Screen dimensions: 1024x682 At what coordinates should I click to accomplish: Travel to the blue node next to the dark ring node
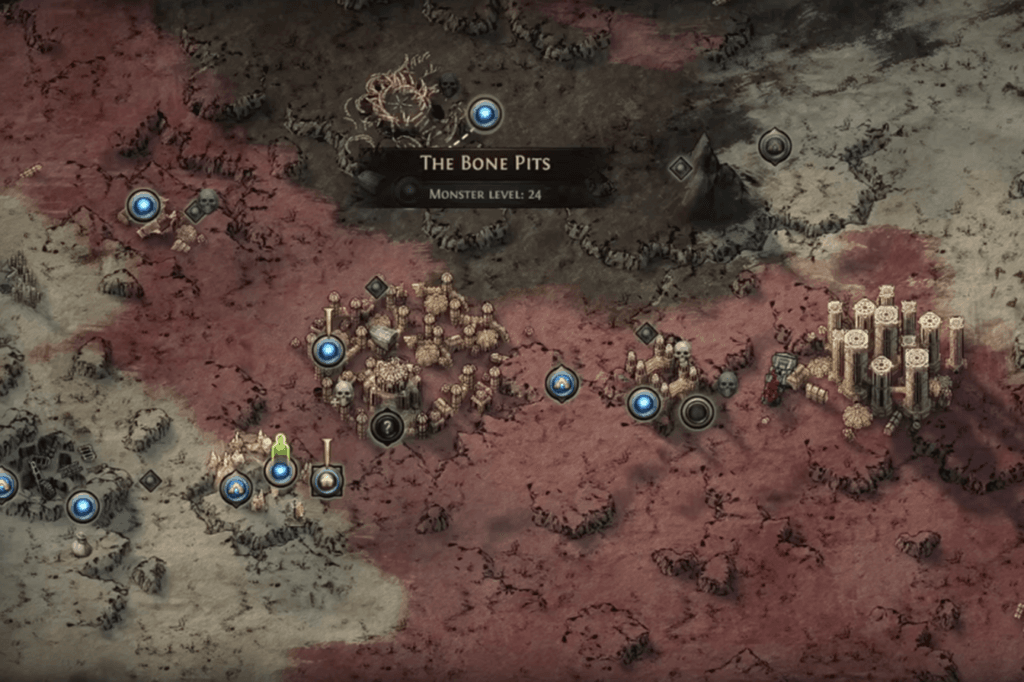(x=645, y=404)
